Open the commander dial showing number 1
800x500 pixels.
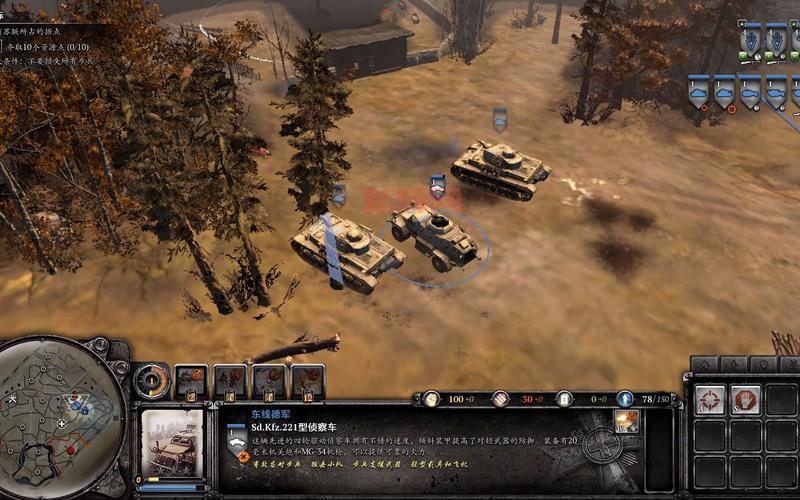[152, 380]
